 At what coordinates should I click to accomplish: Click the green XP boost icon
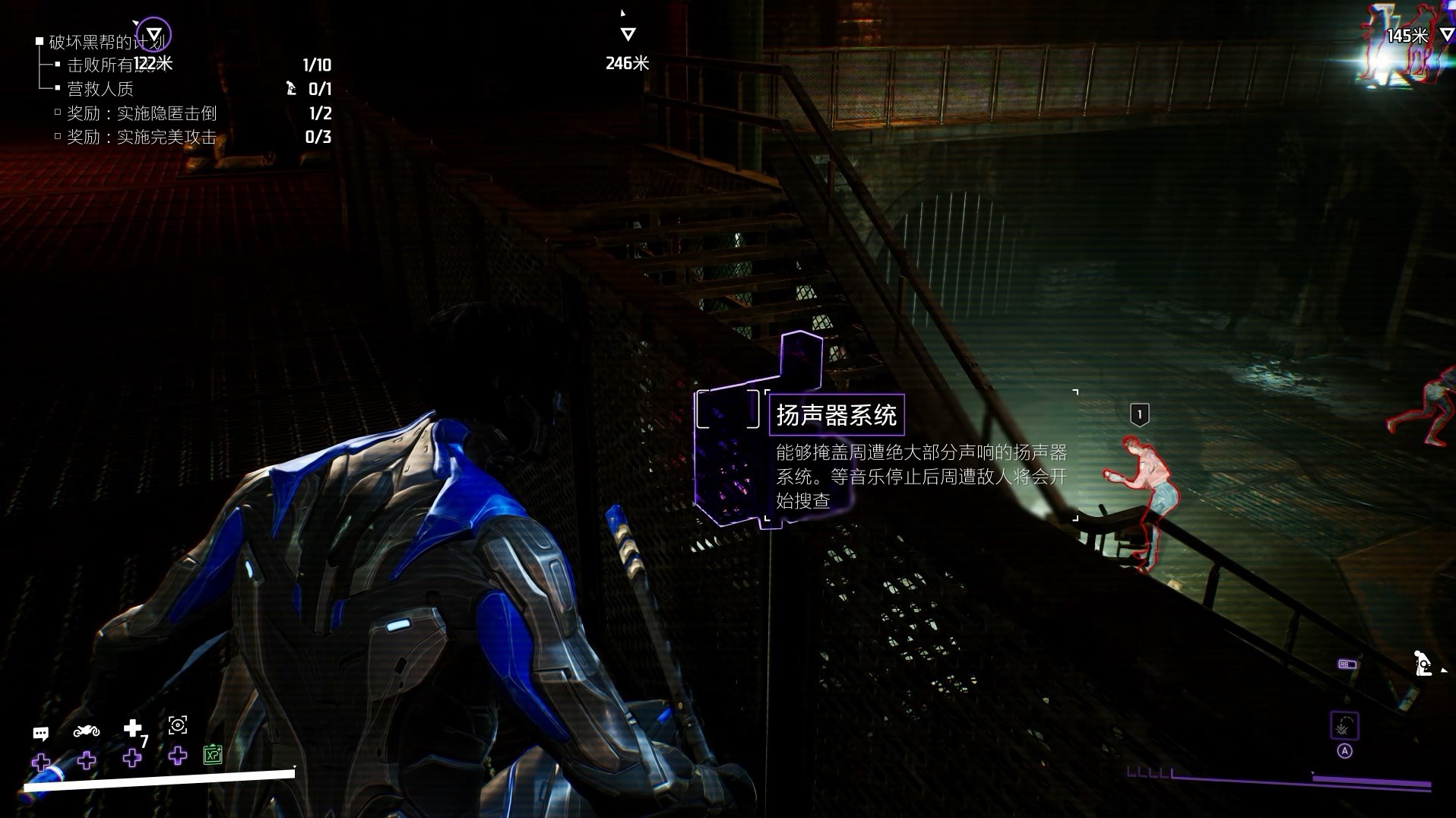[213, 754]
